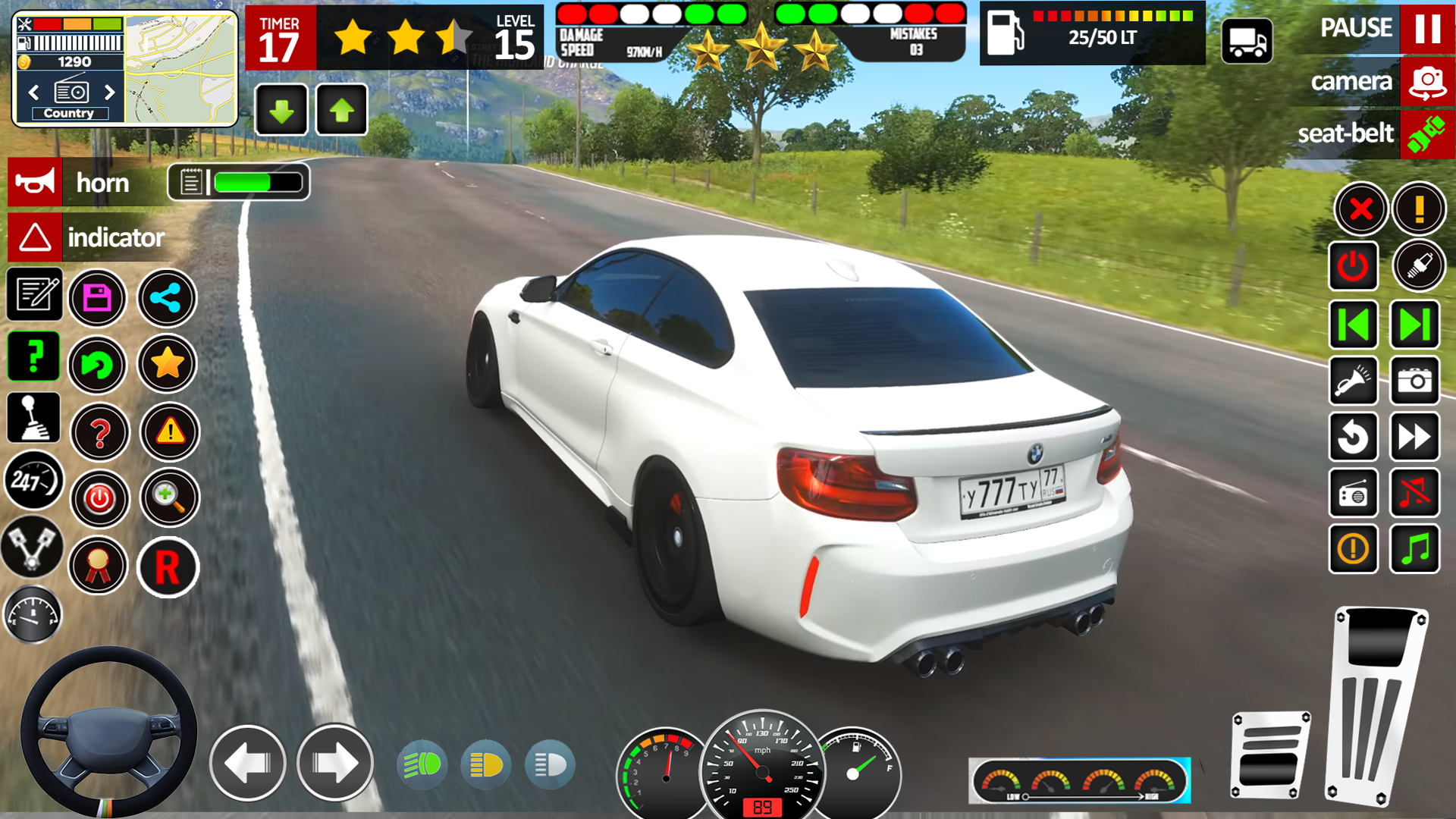Select the Country station label

[70, 112]
